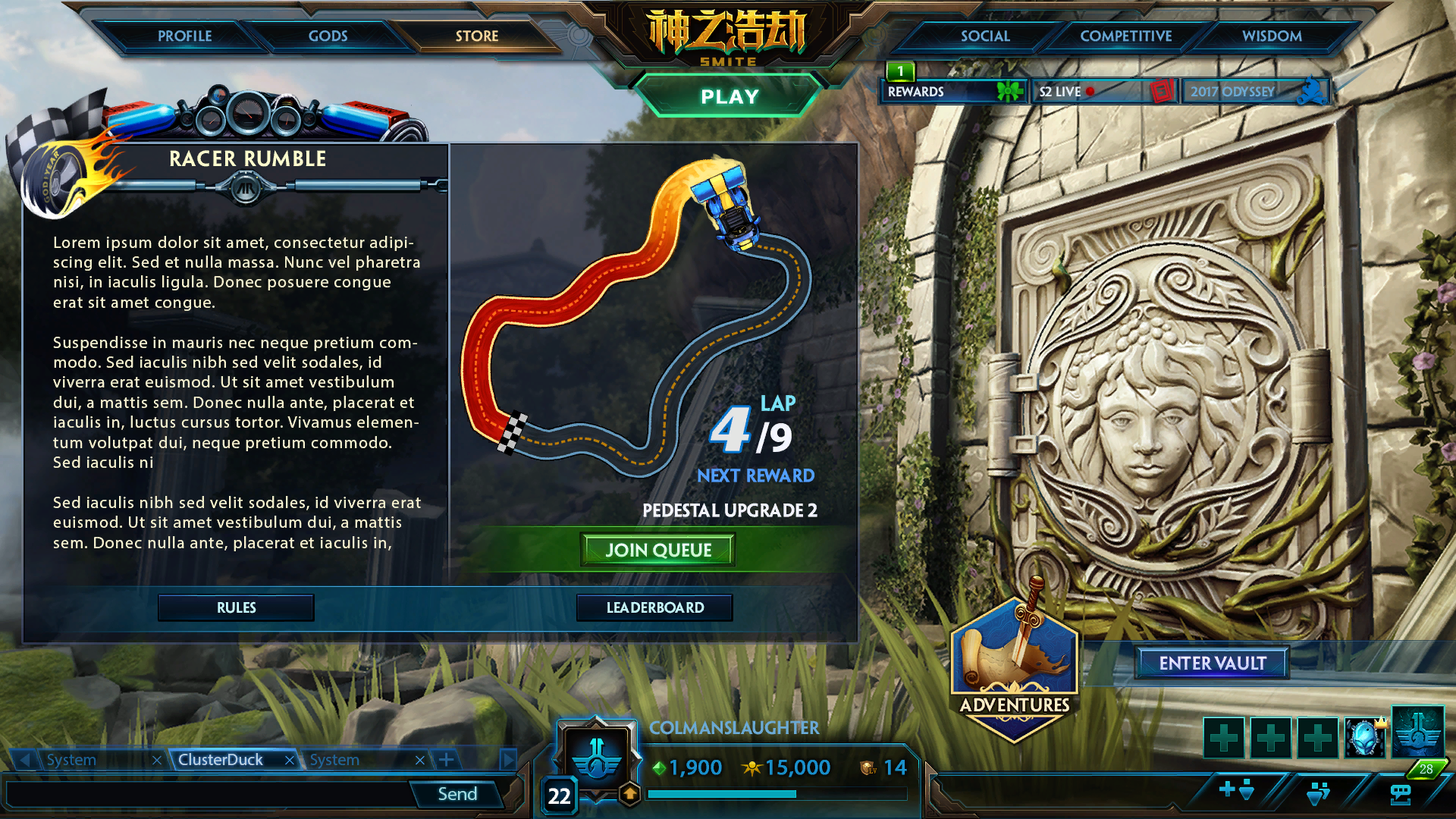Viewport: 1456px width, 819px height.
Task: Select the Social menu
Action: 984,36
